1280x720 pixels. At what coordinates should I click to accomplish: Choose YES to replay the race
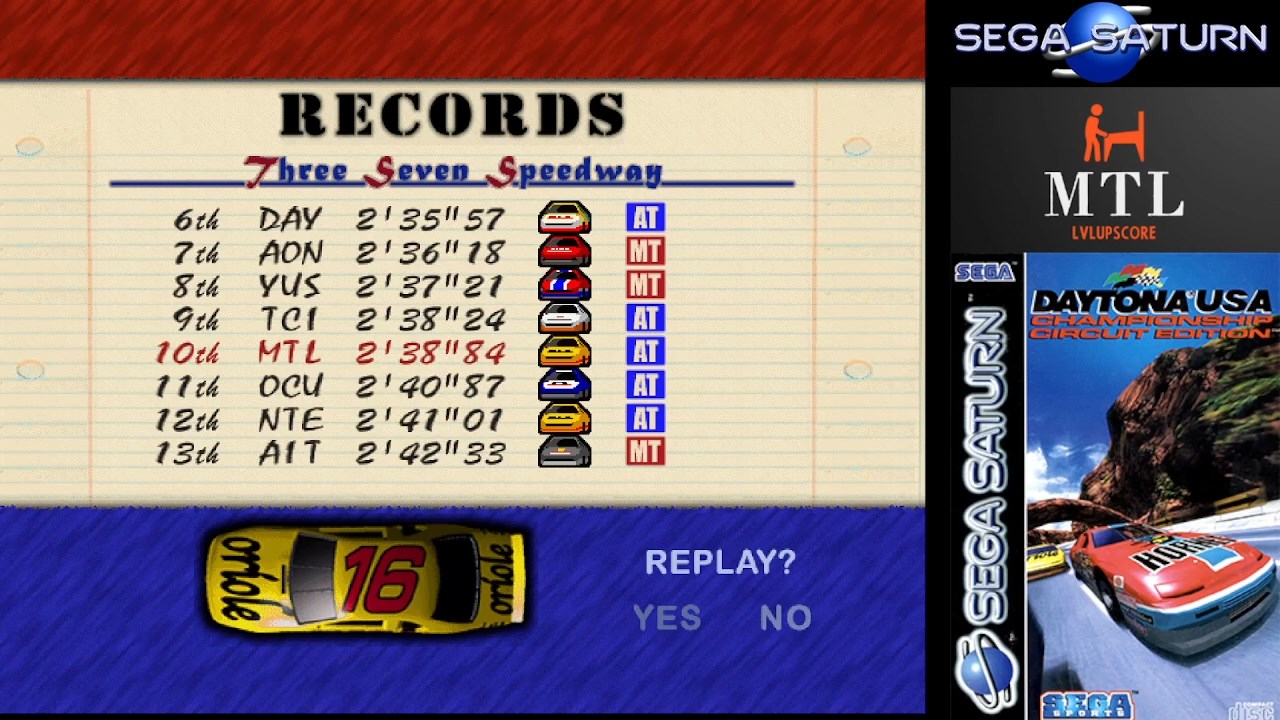[x=667, y=618]
